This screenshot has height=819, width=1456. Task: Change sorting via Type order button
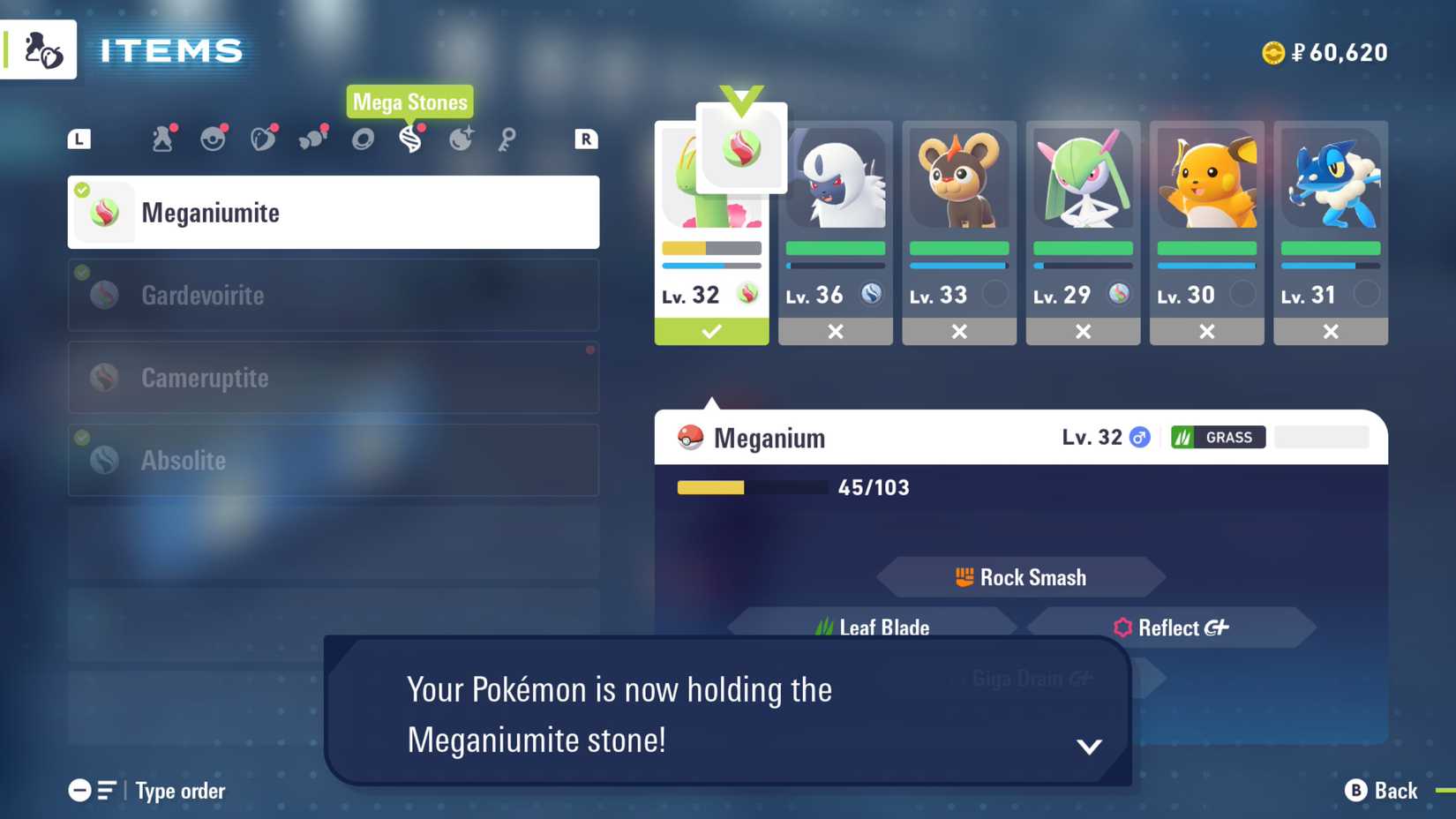(146, 791)
